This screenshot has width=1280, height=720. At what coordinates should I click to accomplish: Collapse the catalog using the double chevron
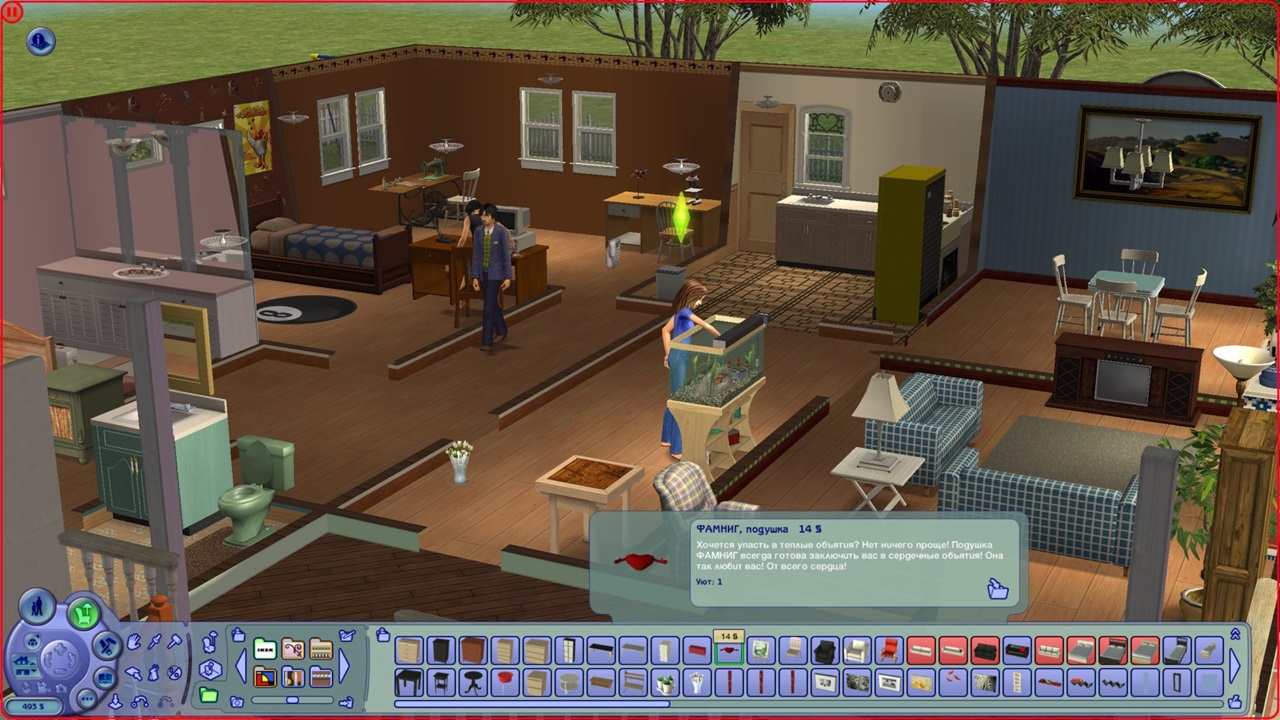[1236, 633]
